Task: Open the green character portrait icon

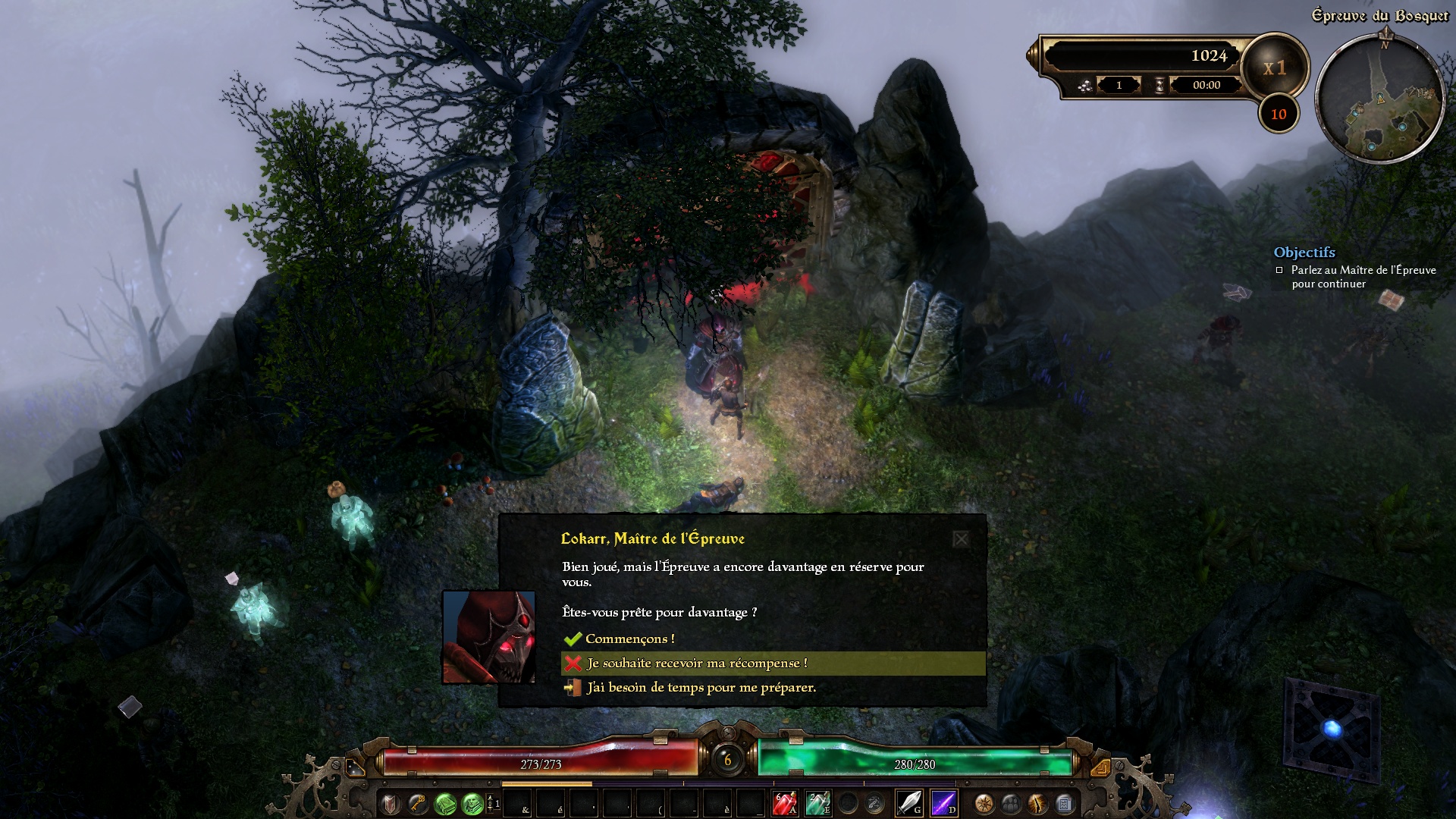Action: 472,802
